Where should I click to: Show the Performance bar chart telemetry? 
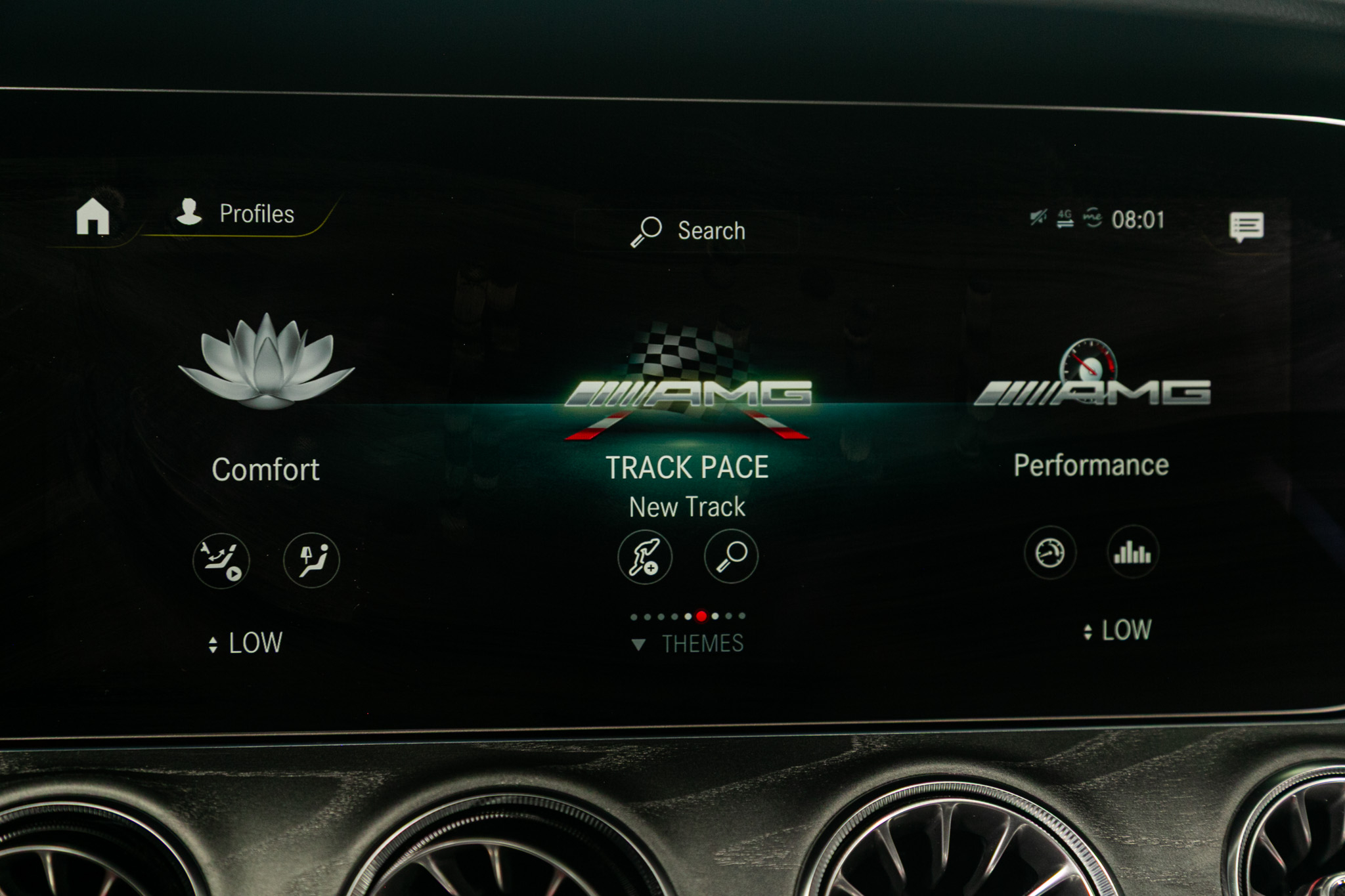[x=1132, y=553]
